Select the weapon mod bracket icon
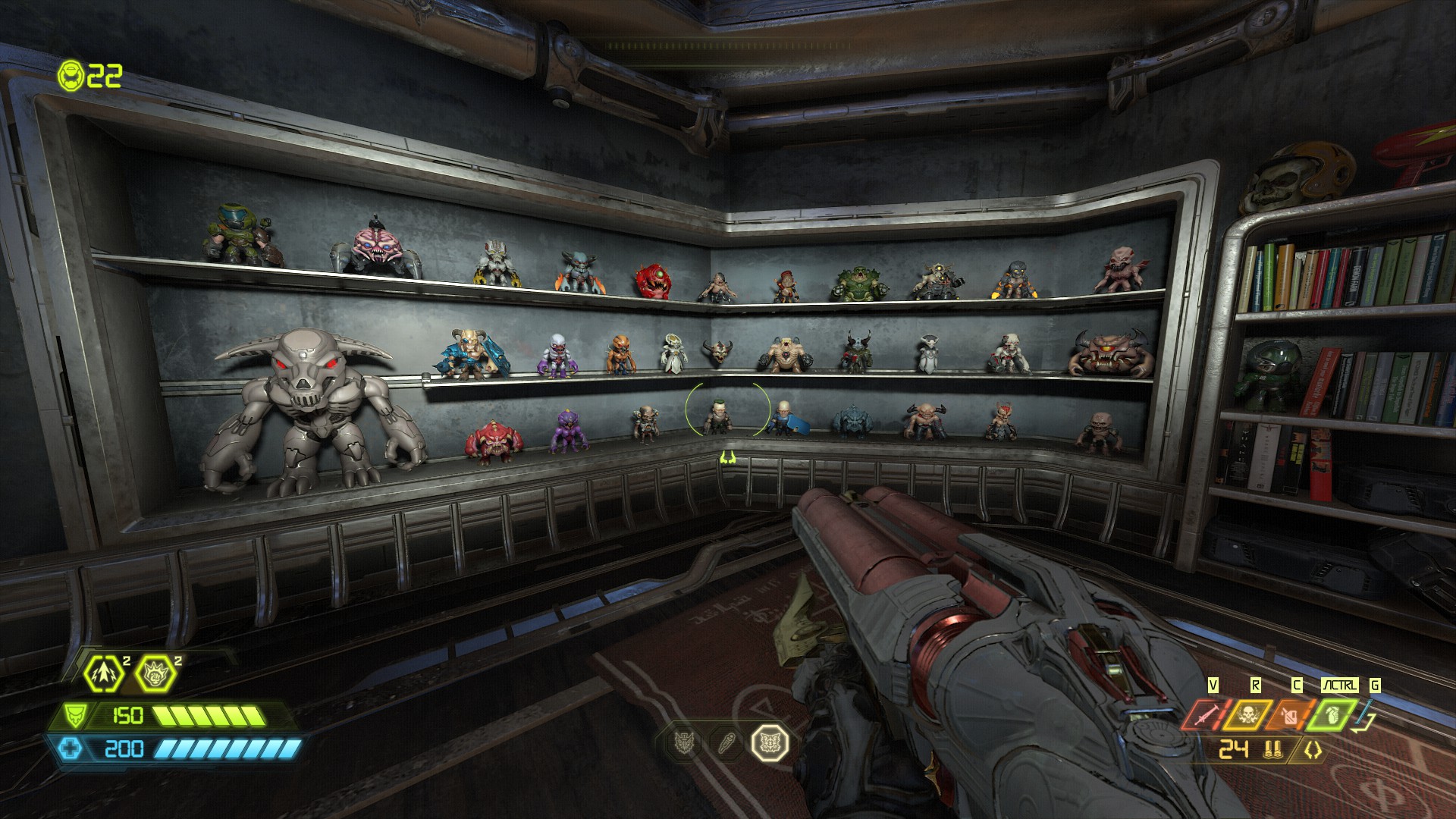The image size is (1456, 819). coord(1312,750)
